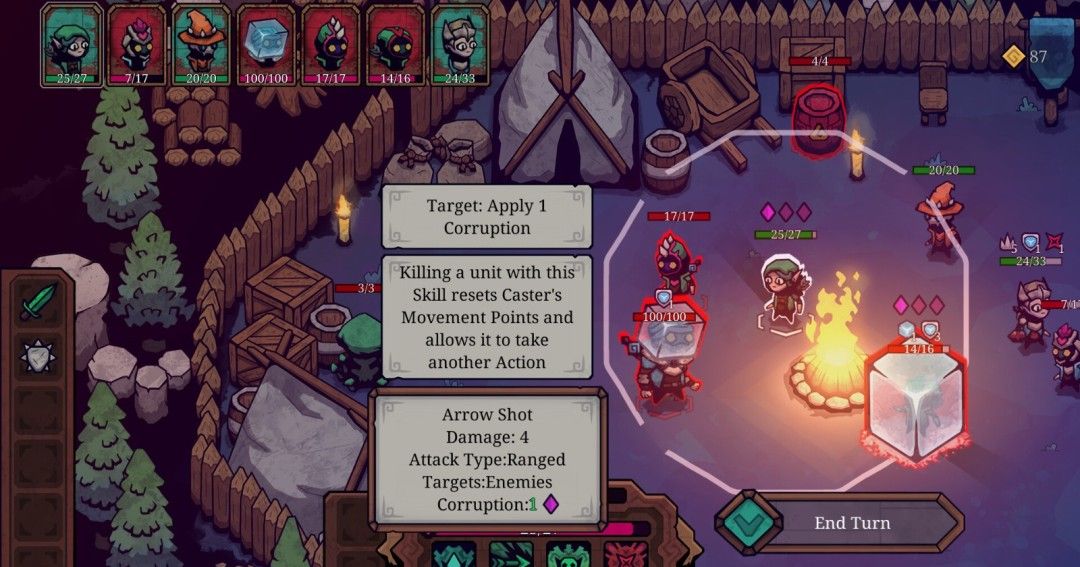Select the red-headband enemy portrait with 14/16
This screenshot has height=567, width=1080.
(395, 44)
